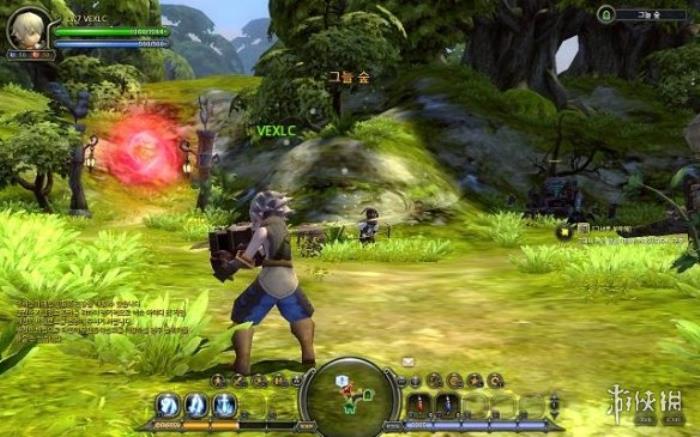Click the quest tracker entry icon

tap(565, 232)
